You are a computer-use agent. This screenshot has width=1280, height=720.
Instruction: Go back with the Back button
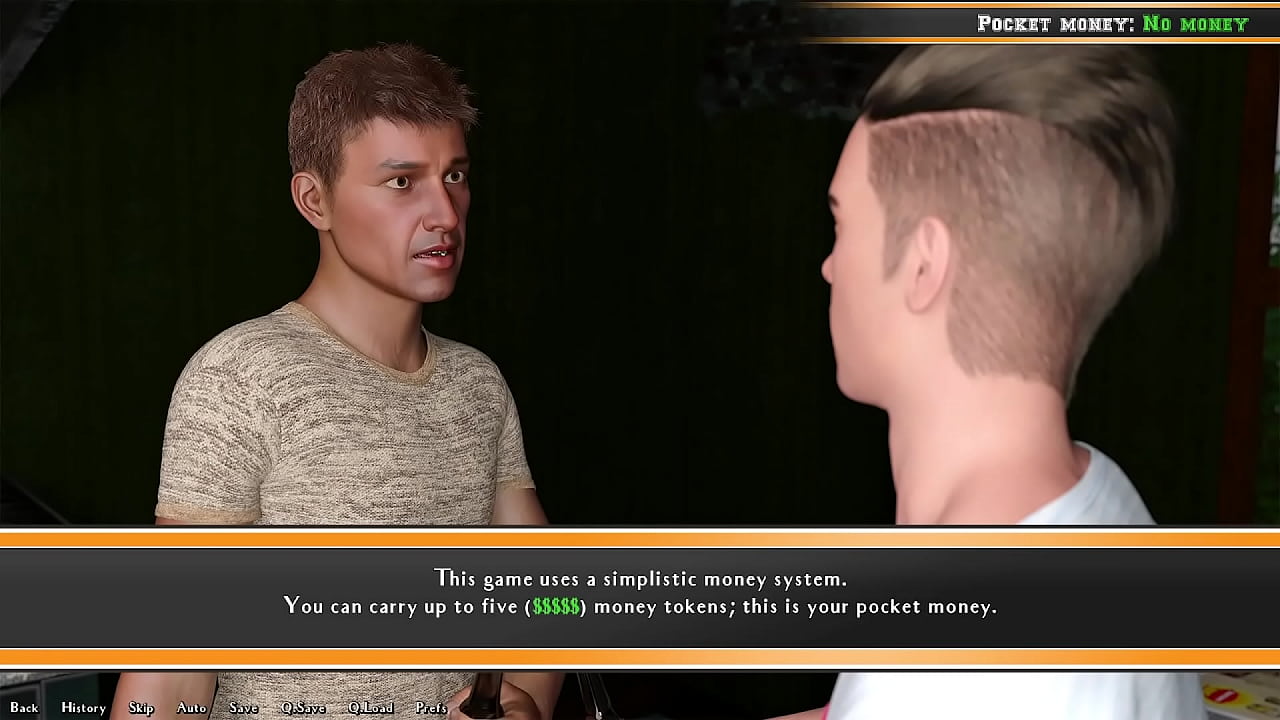pyautogui.click(x=24, y=707)
